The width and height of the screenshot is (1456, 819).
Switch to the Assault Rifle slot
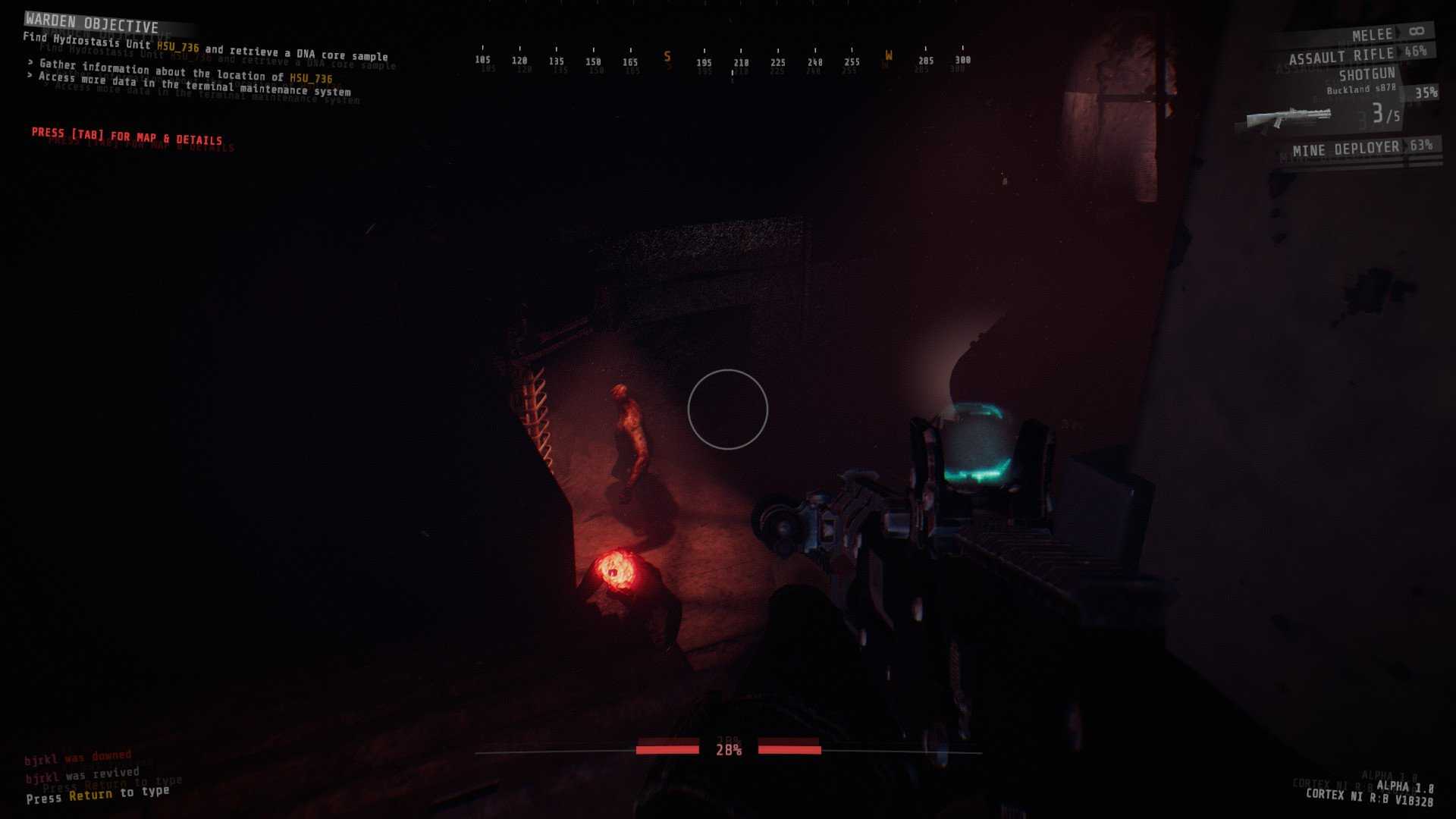(x=1341, y=56)
